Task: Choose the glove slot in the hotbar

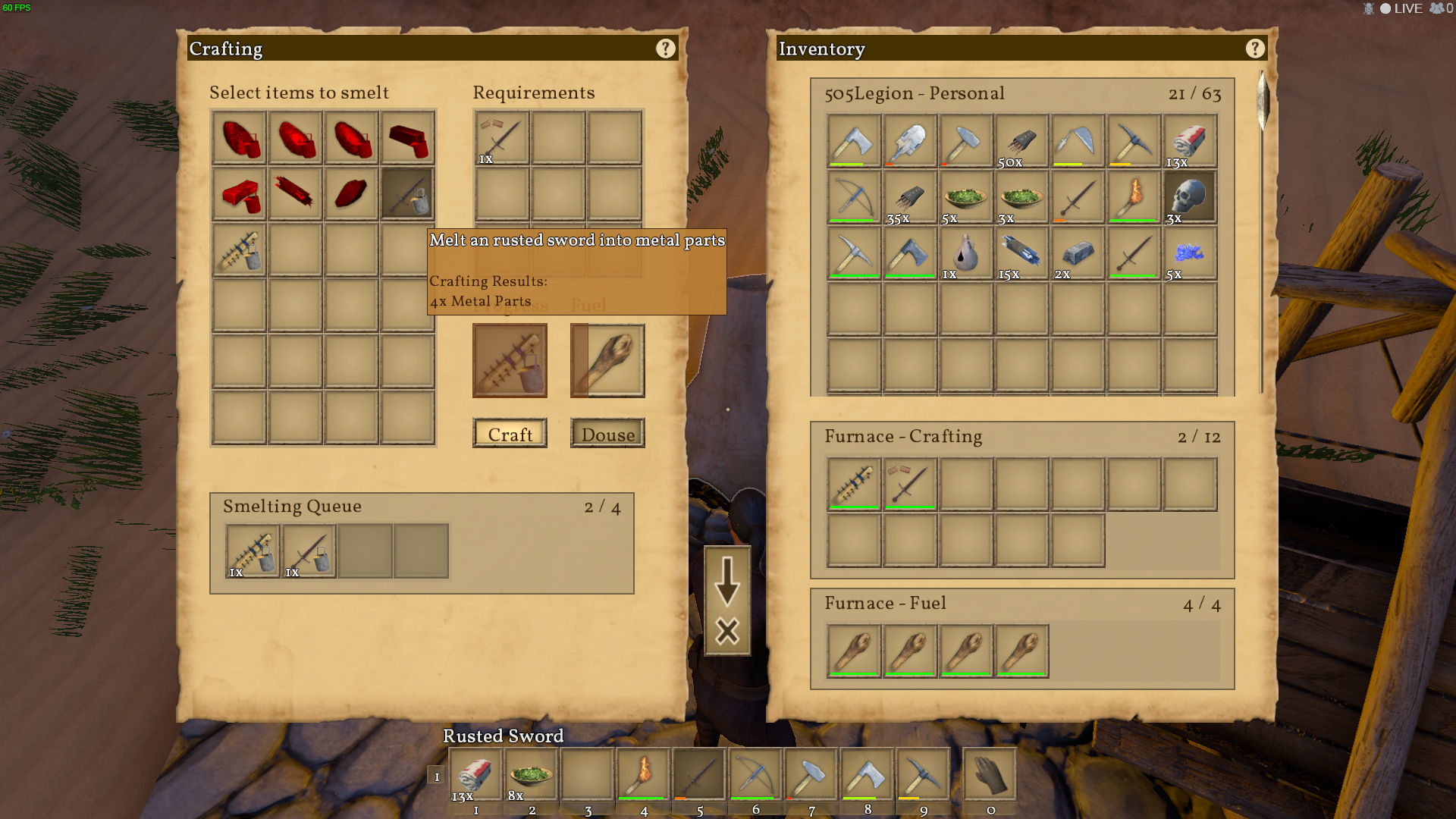Action: point(990,773)
